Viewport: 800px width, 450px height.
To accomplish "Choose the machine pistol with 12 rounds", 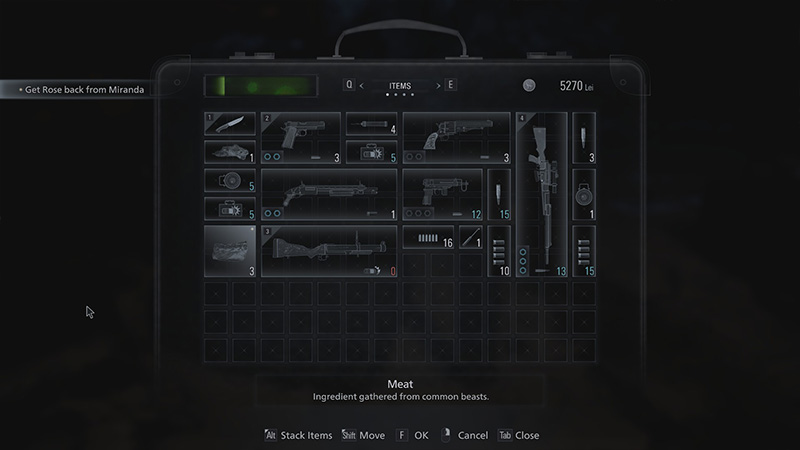I will pos(442,194).
